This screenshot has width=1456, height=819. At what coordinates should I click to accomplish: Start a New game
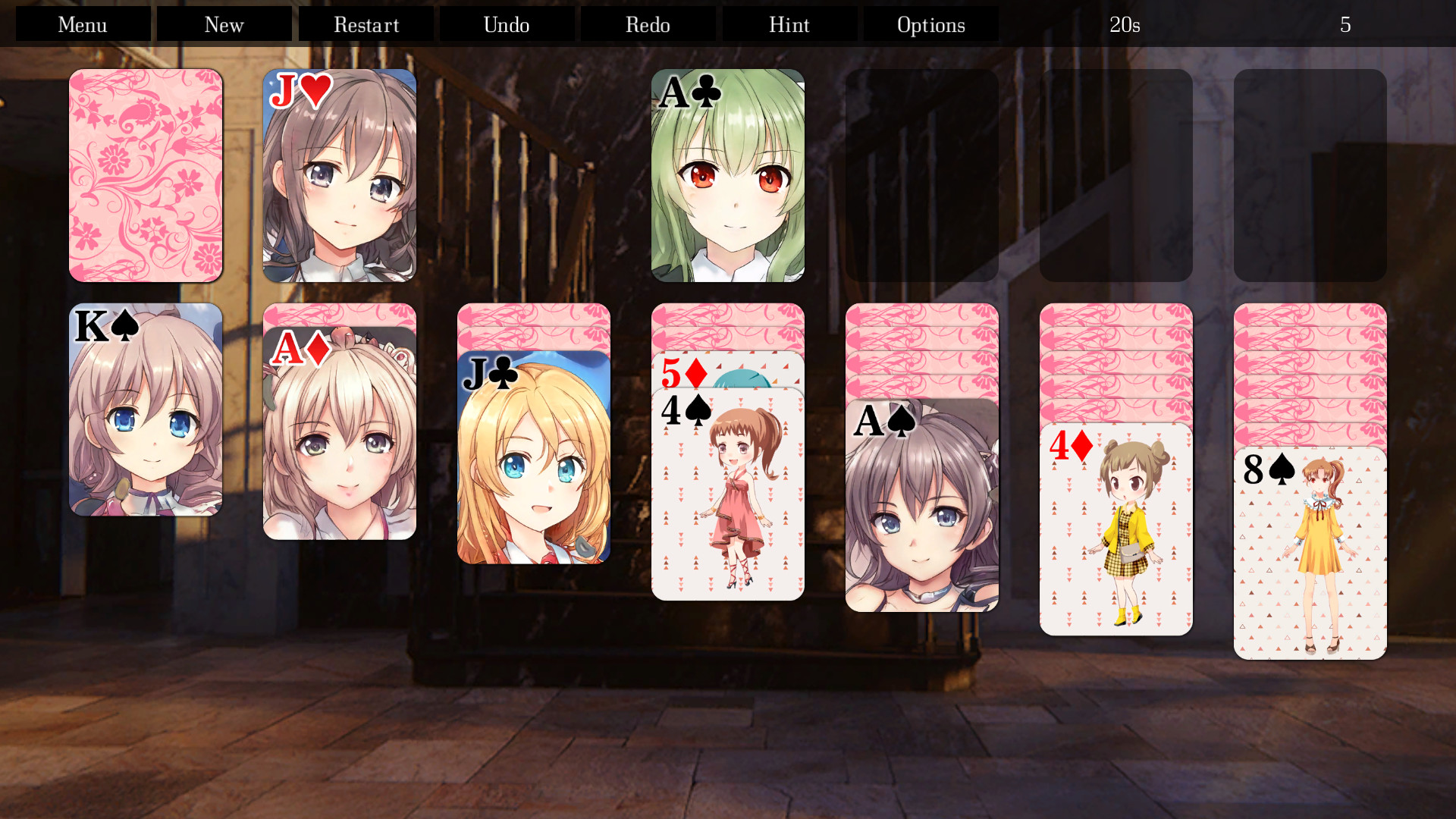(x=223, y=24)
